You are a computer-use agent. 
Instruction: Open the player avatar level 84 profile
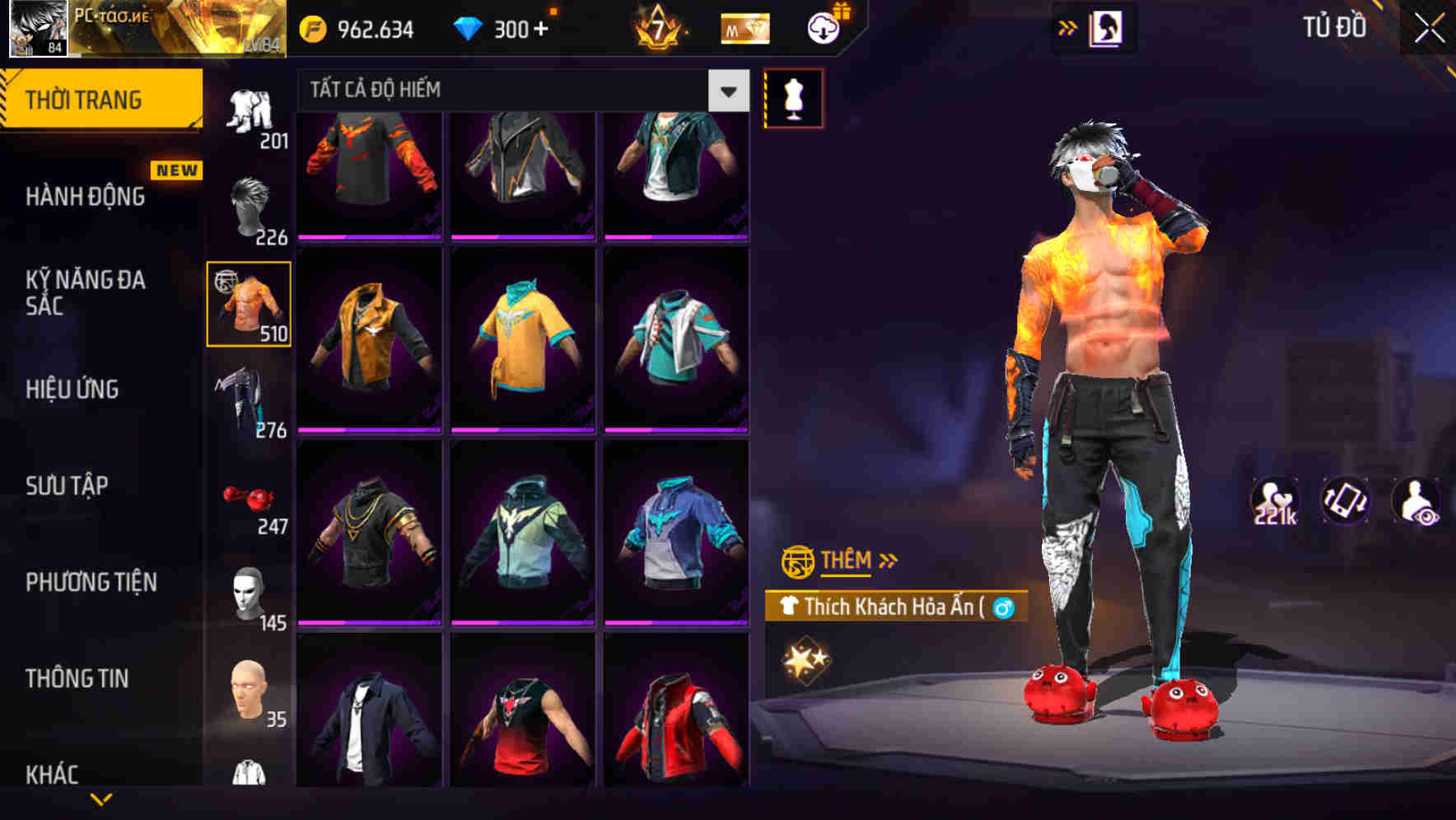(x=37, y=27)
